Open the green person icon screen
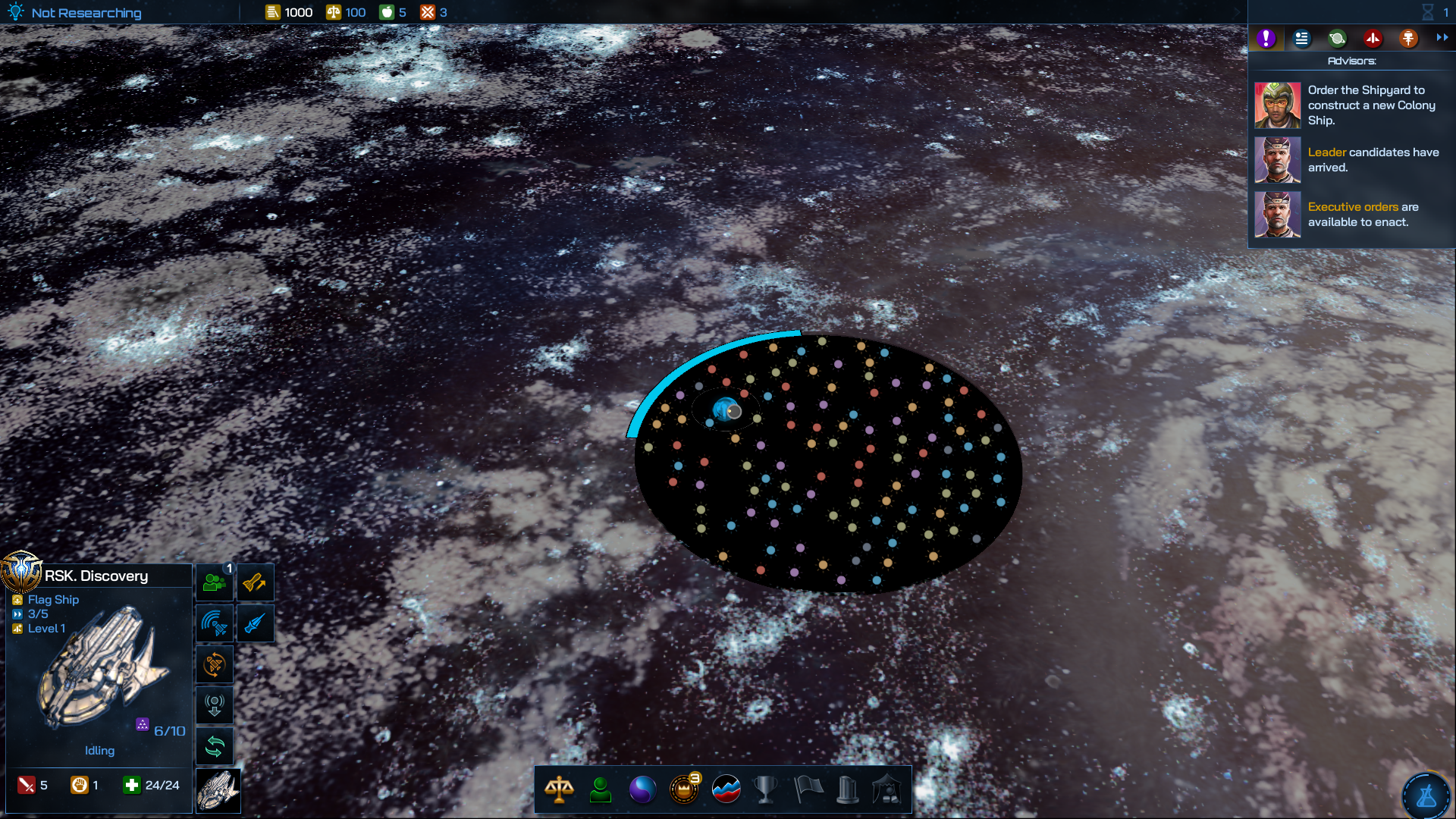Screen dimensions: 1456x819 [x=601, y=789]
